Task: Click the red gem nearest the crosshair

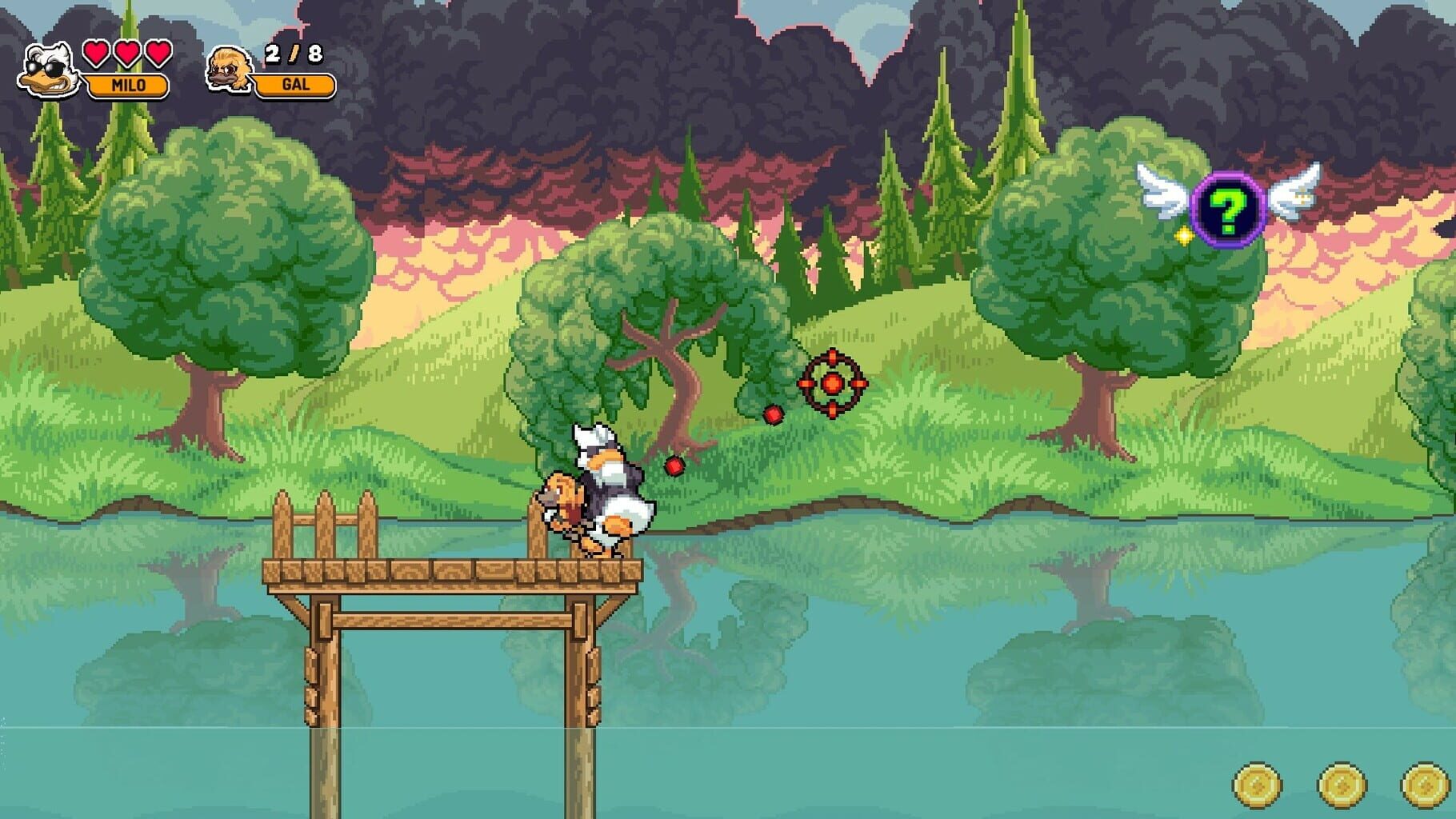Action: pos(773,413)
